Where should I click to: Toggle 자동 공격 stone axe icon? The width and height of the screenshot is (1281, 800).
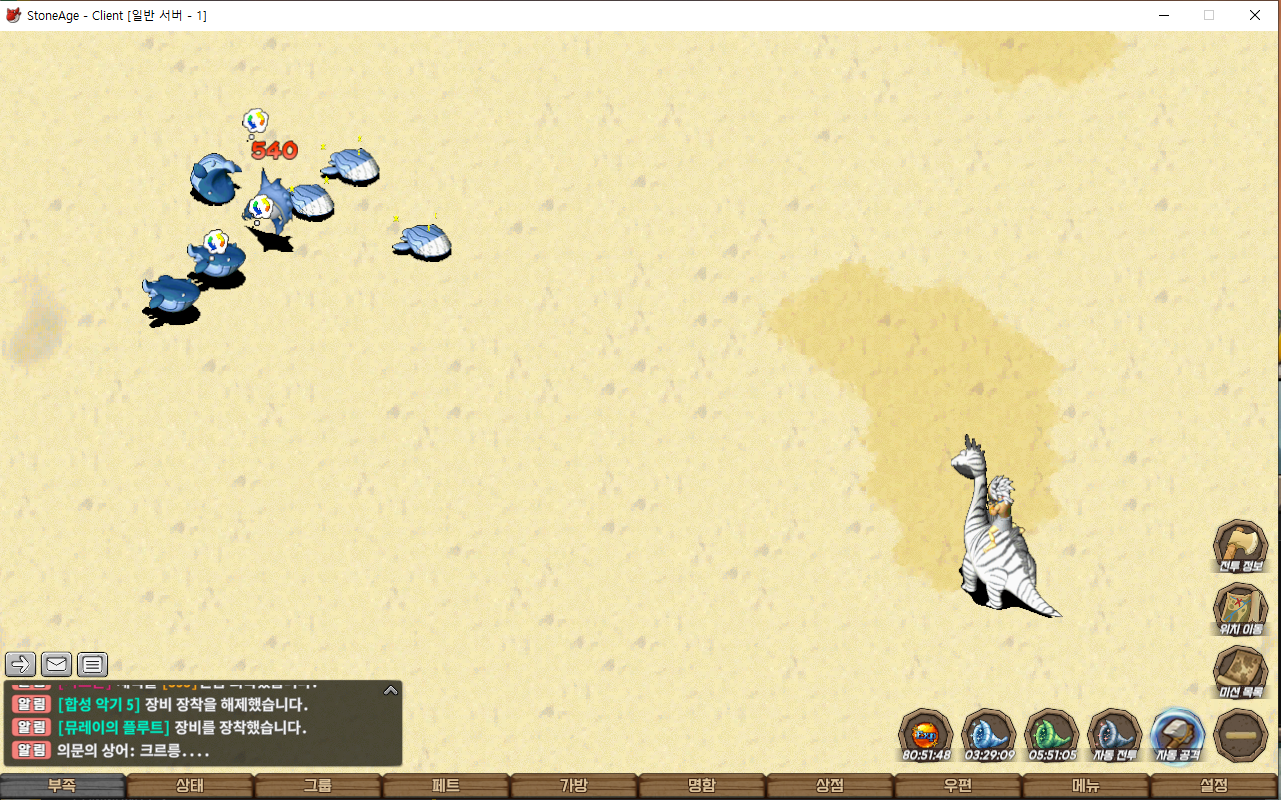point(1178,735)
